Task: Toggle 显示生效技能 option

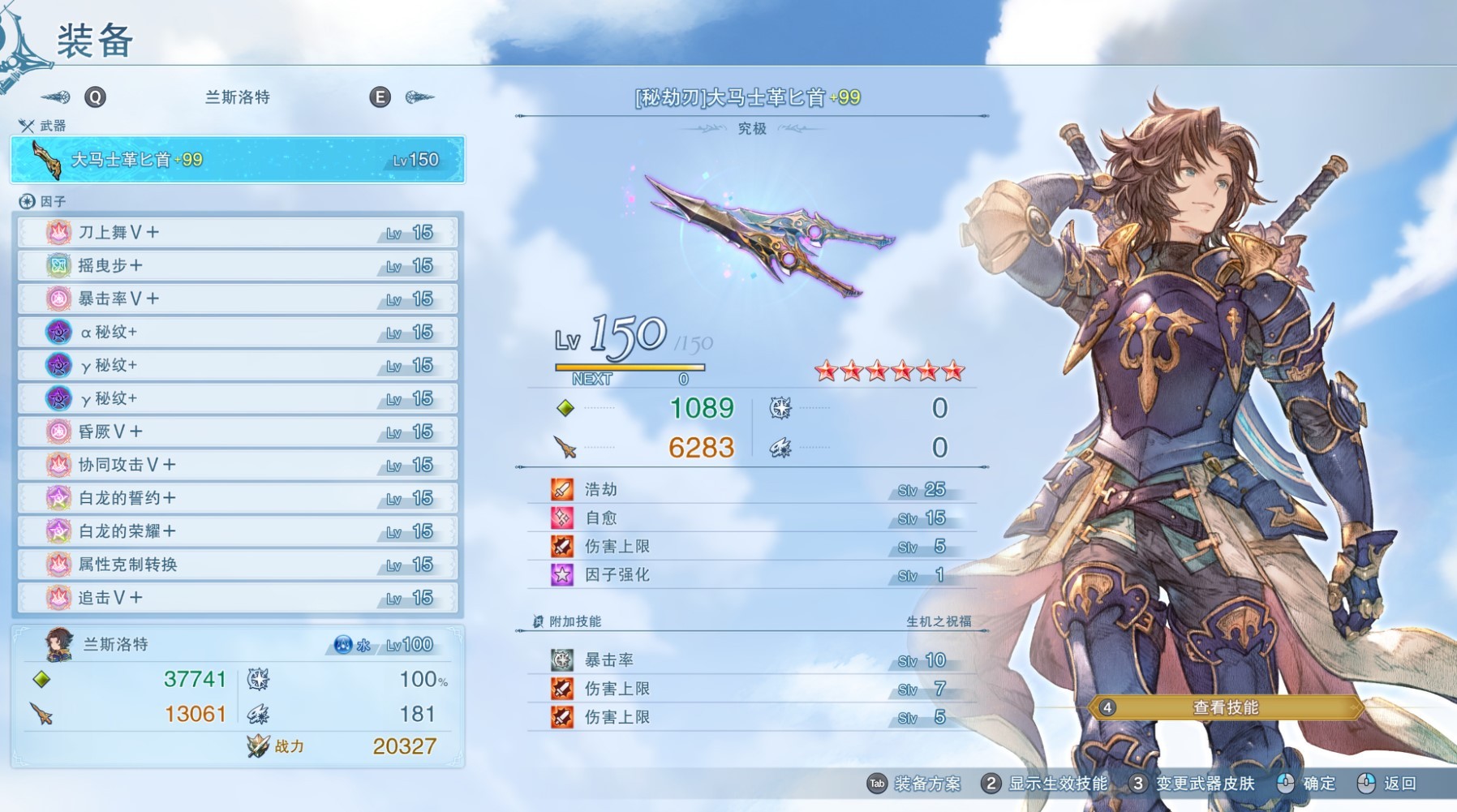Action: [1045, 784]
